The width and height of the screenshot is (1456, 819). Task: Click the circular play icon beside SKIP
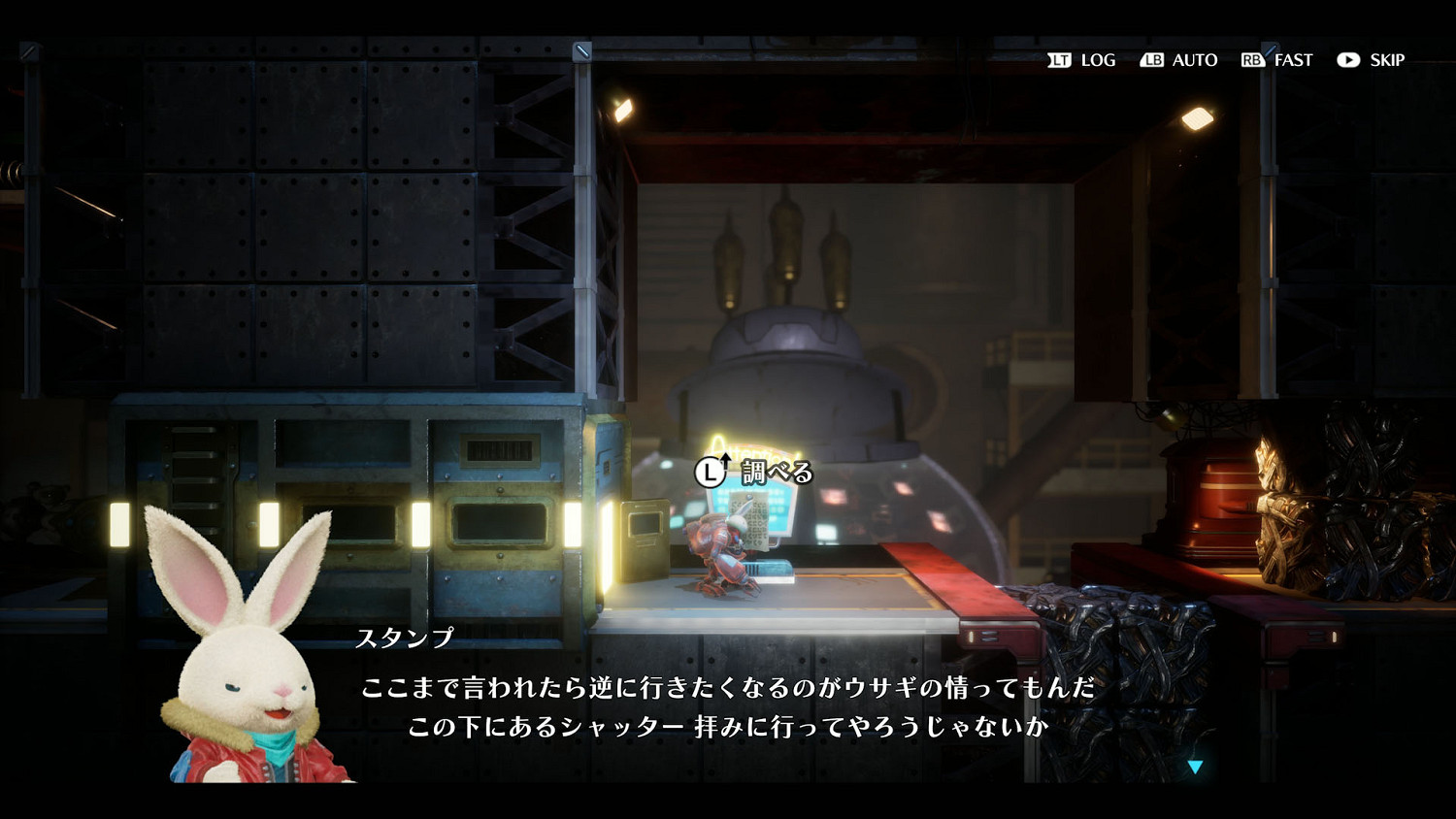[1348, 60]
